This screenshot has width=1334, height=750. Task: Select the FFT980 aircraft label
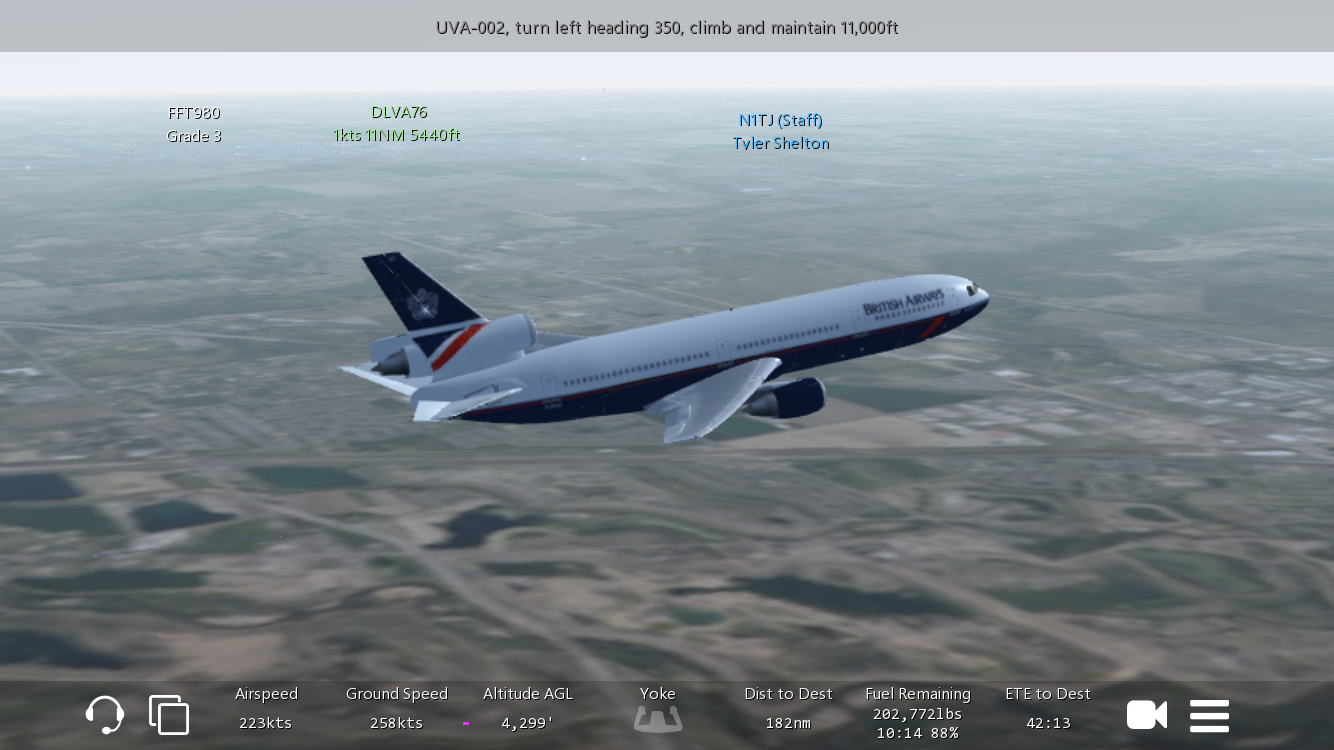(194, 125)
